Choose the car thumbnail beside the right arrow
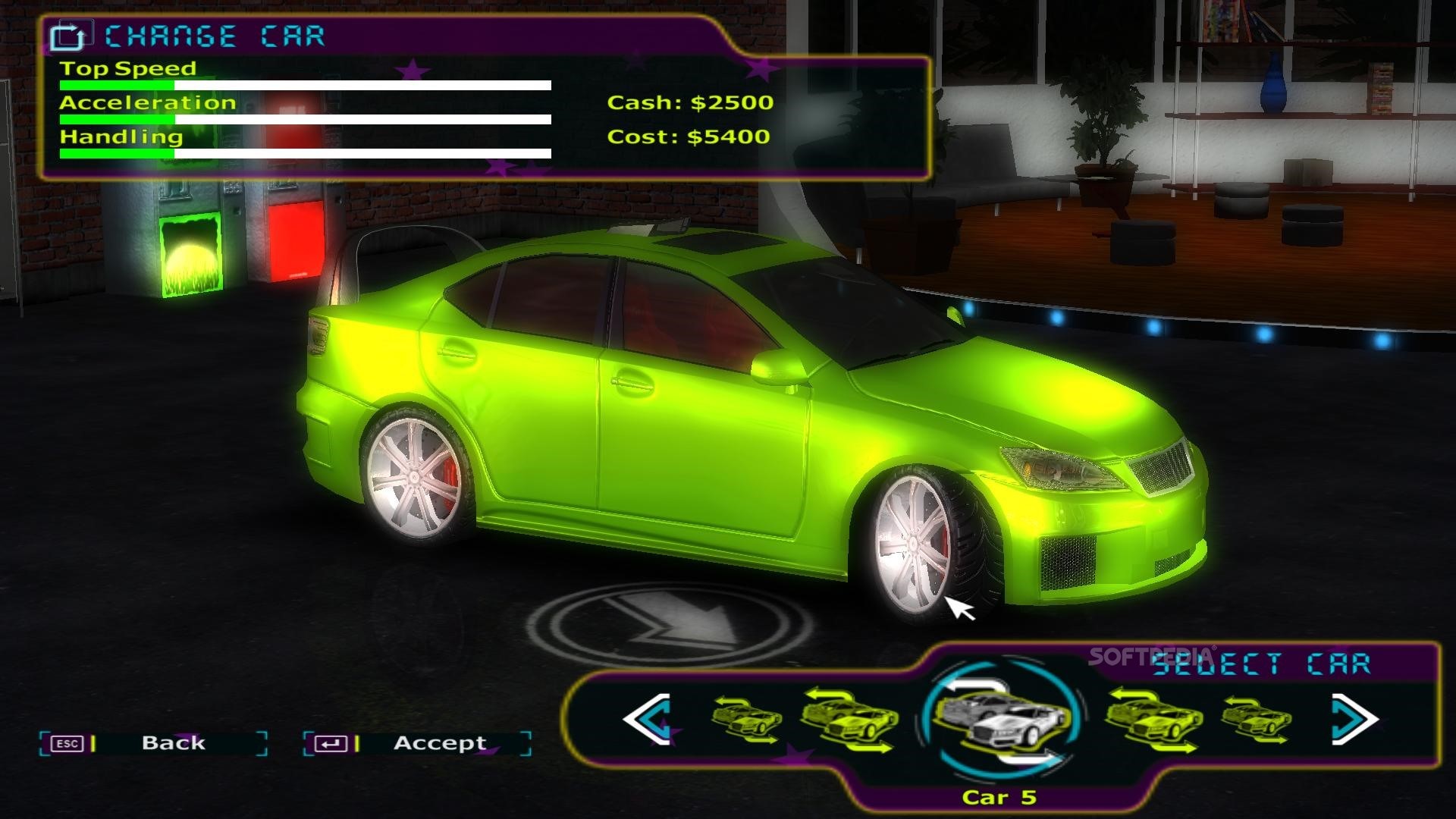 click(1255, 719)
